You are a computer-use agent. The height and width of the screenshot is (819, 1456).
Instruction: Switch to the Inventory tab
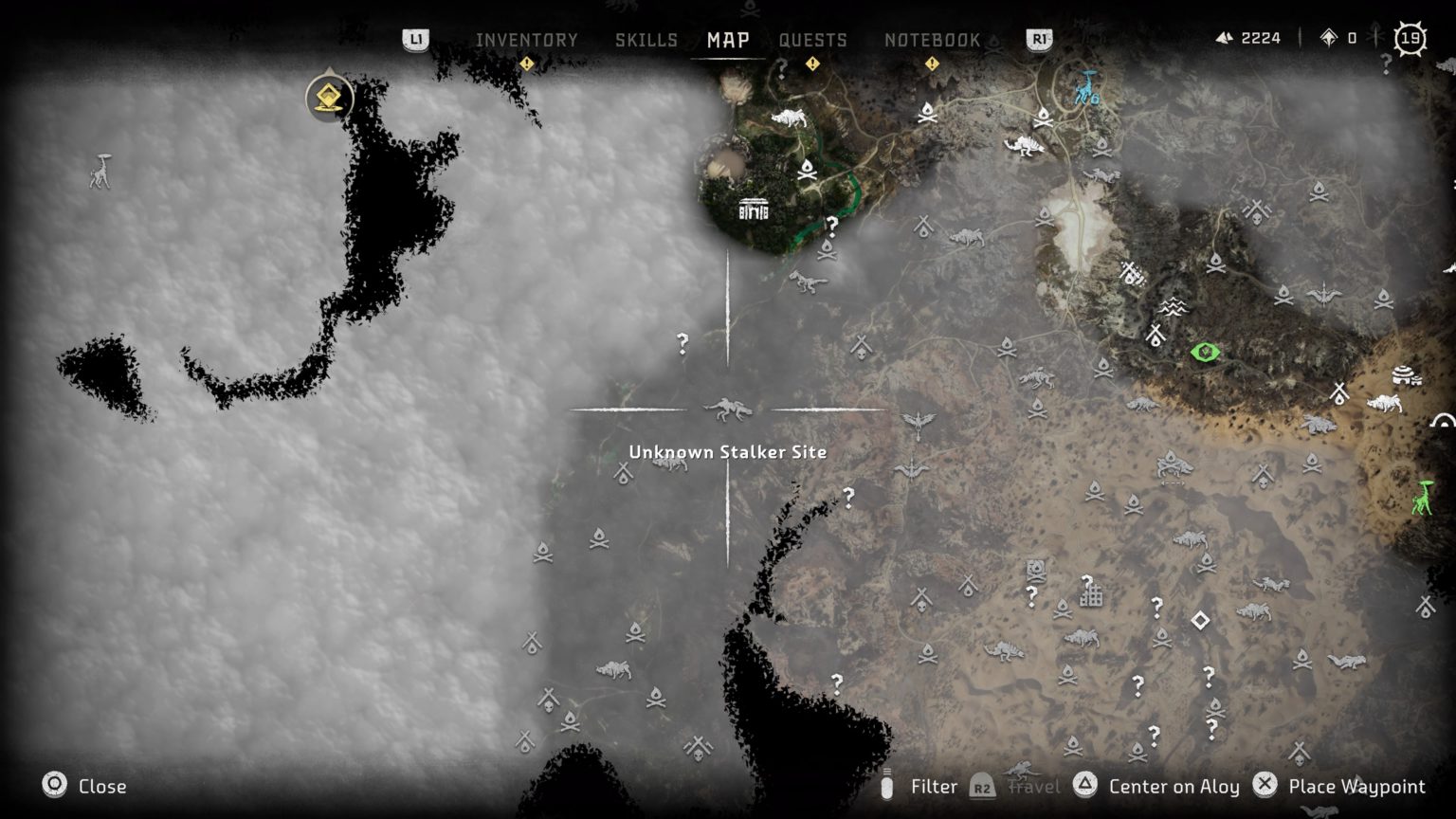pos(527,40)
